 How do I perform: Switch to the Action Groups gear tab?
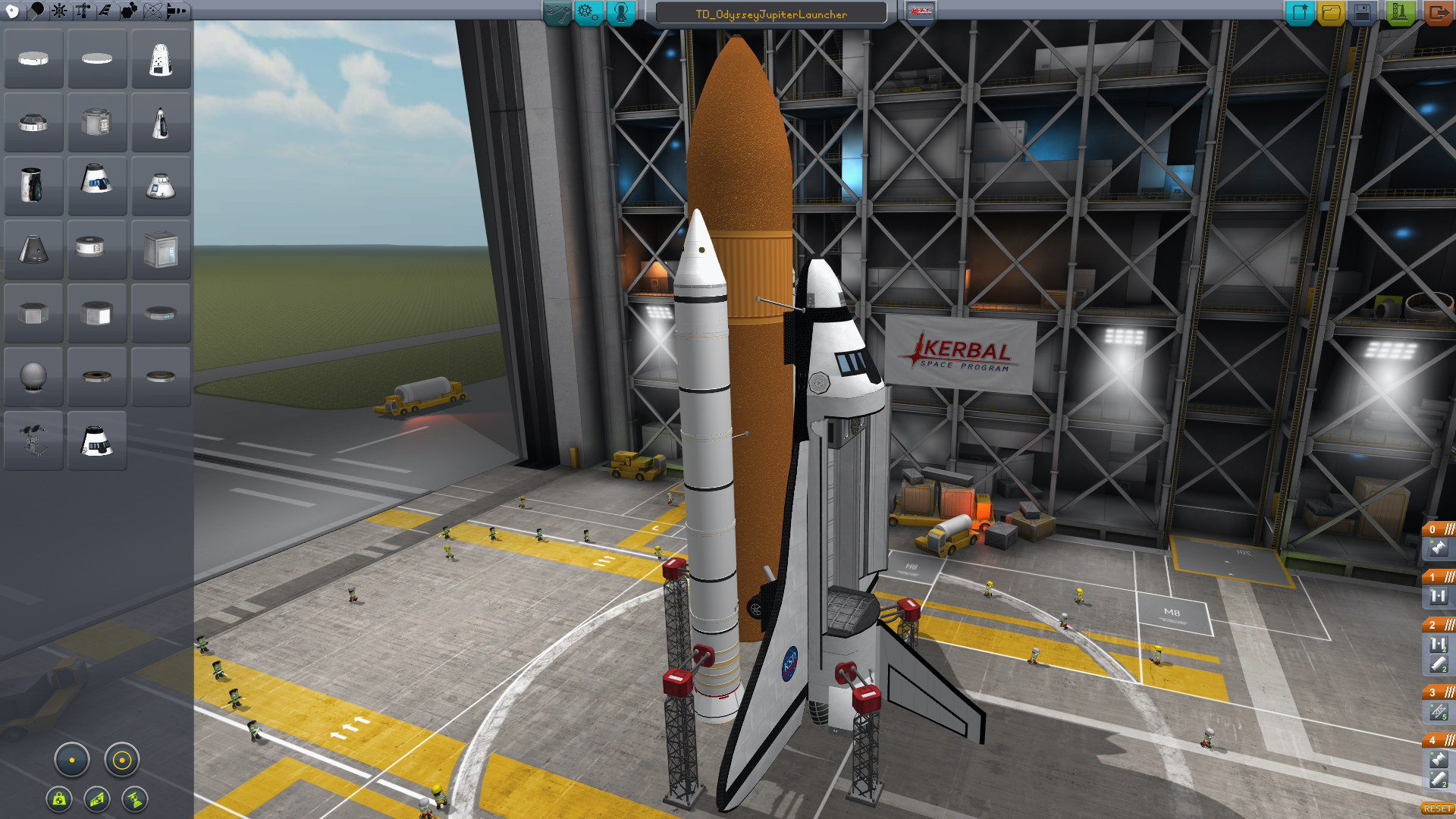(588, 13)
